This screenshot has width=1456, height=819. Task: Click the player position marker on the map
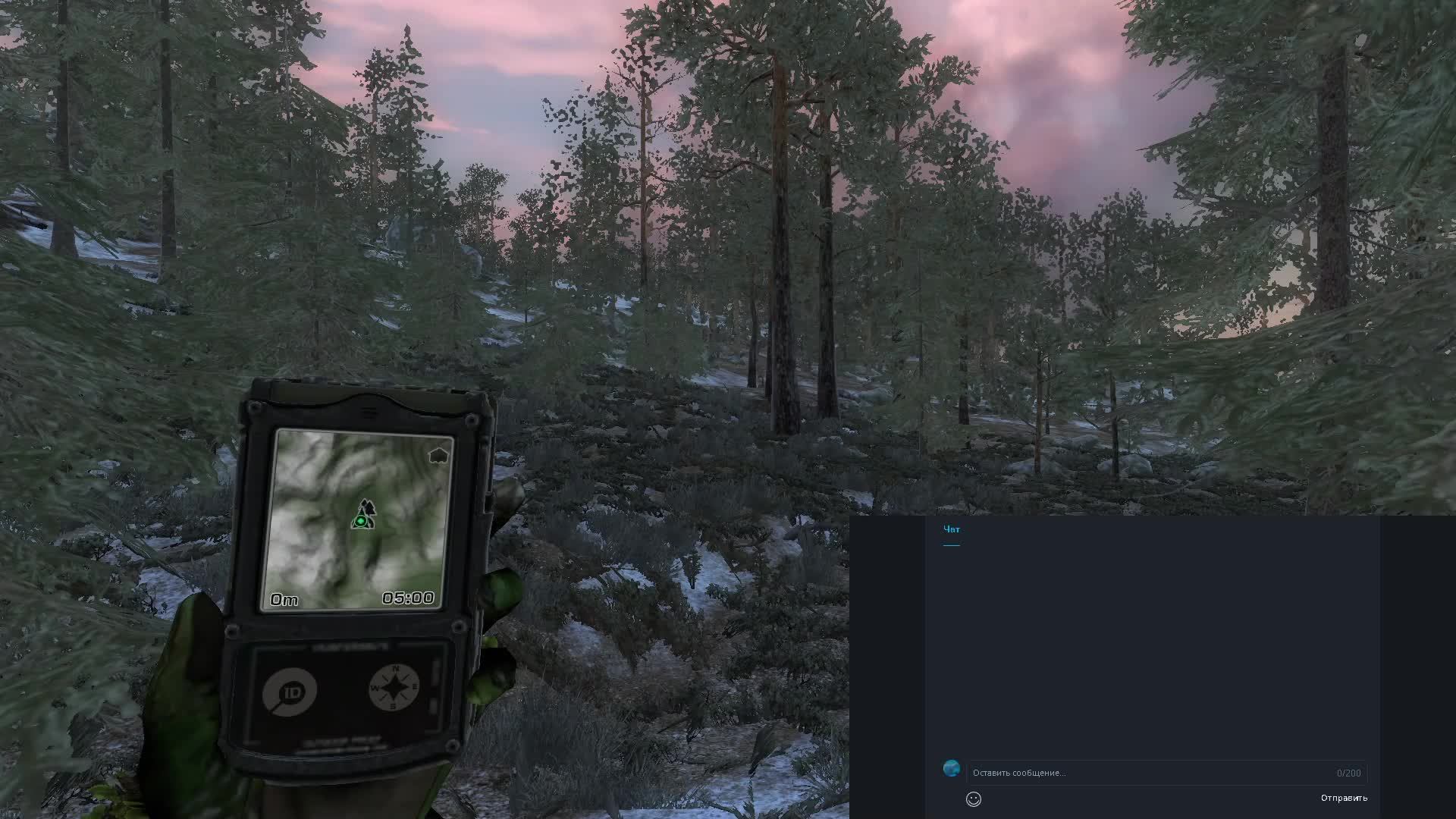coord(362,521)
